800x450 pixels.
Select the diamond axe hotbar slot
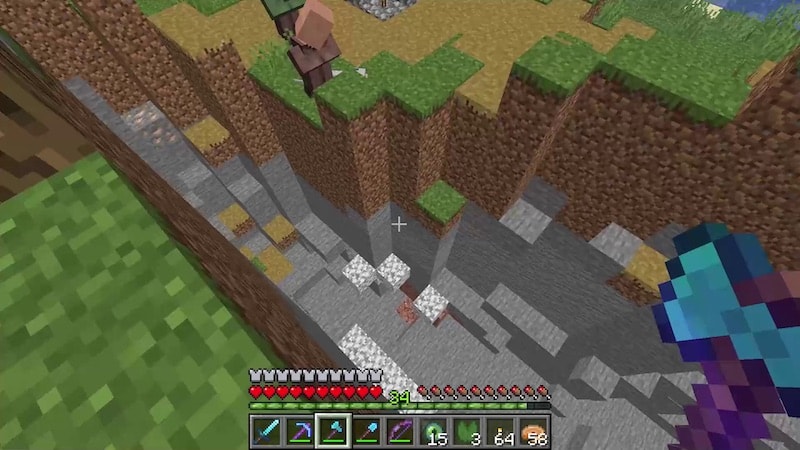pos(332,432)
